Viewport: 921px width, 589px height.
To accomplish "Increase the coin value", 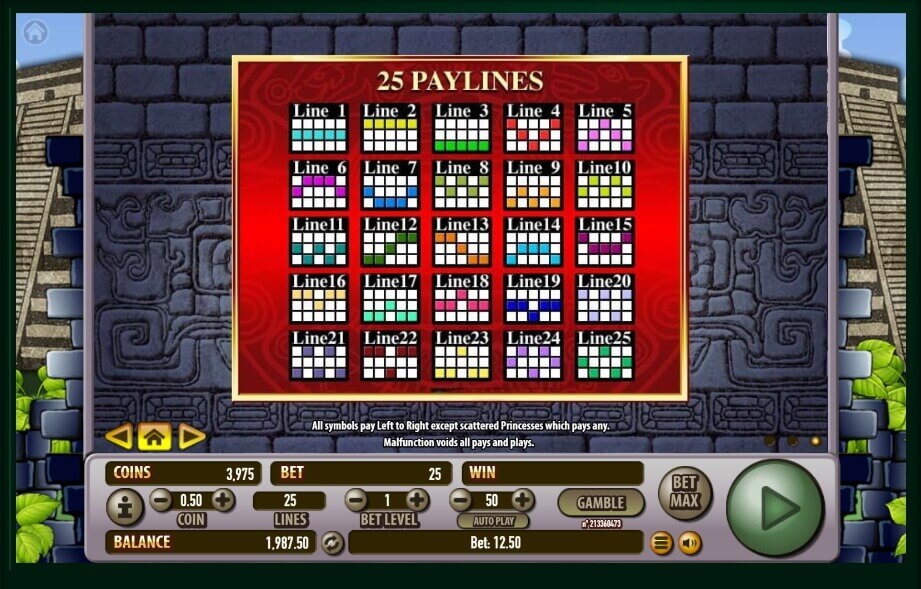I will click(222, 500).
